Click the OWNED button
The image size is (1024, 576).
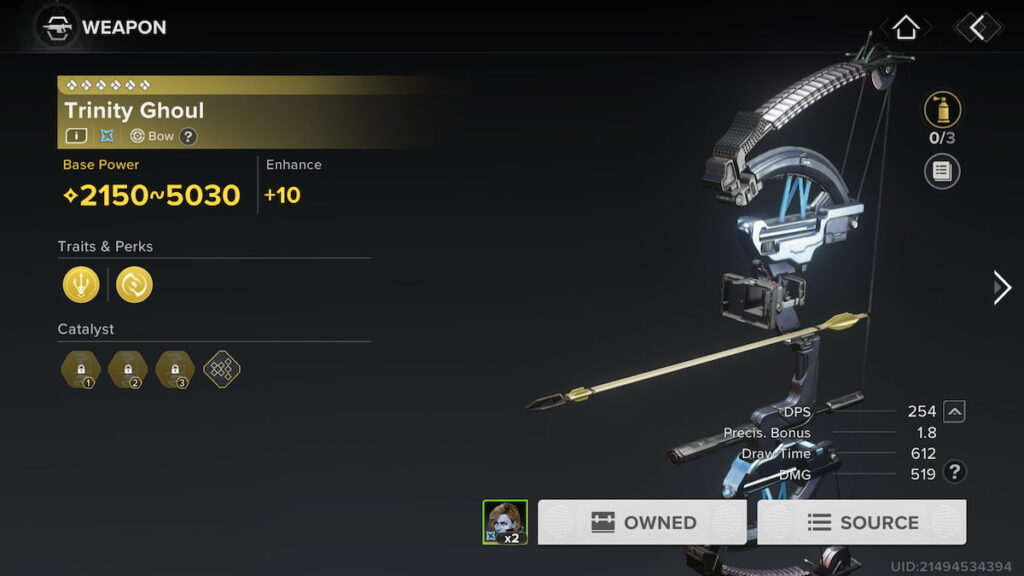click(x=642, y=522)
